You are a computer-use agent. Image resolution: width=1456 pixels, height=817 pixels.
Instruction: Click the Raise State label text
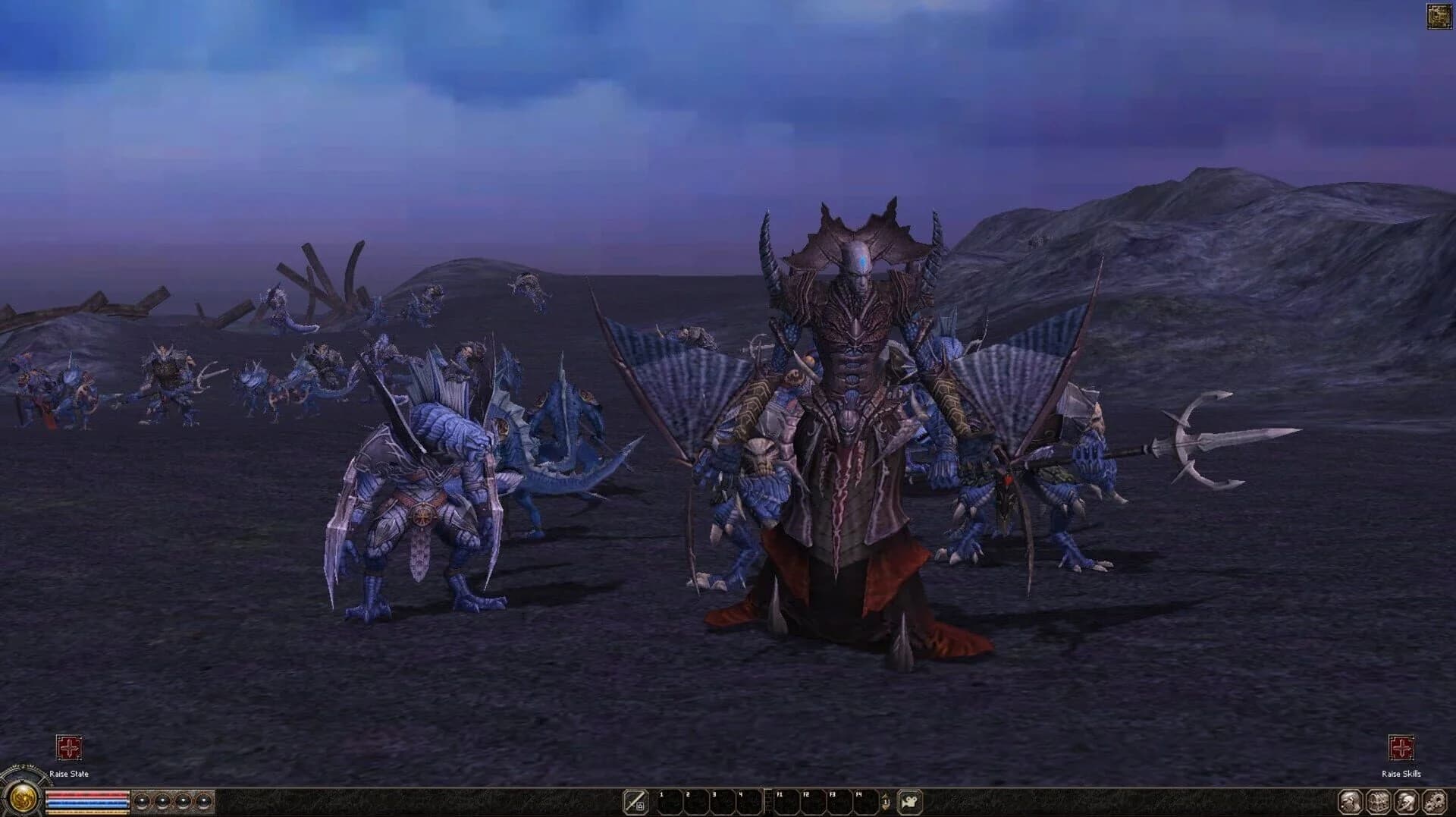tap(69, 774)
